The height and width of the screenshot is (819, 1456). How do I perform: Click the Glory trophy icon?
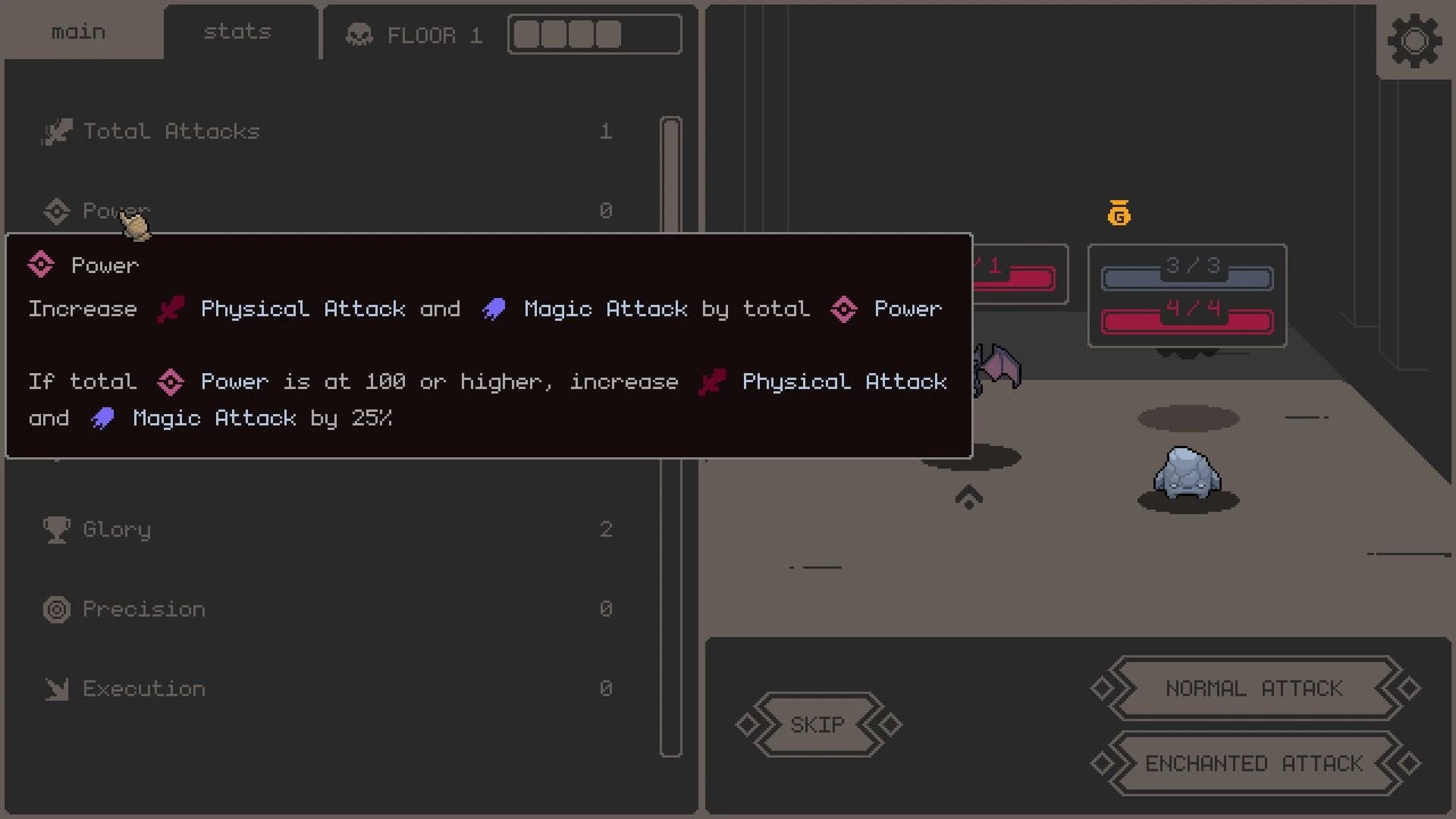coord(56,529)
